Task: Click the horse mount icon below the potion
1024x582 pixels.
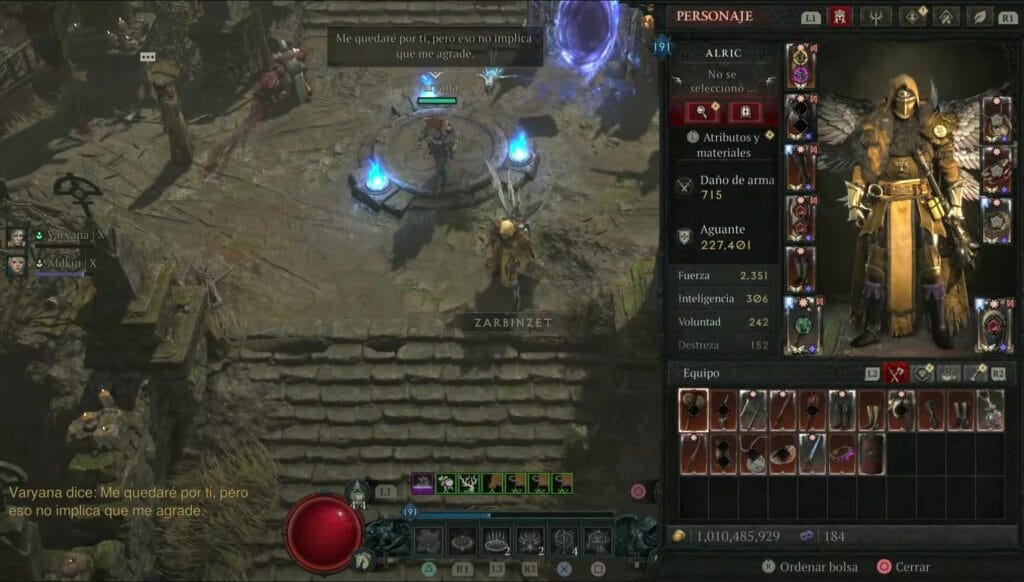Action: pyautogui.click(x=362, y=560)
